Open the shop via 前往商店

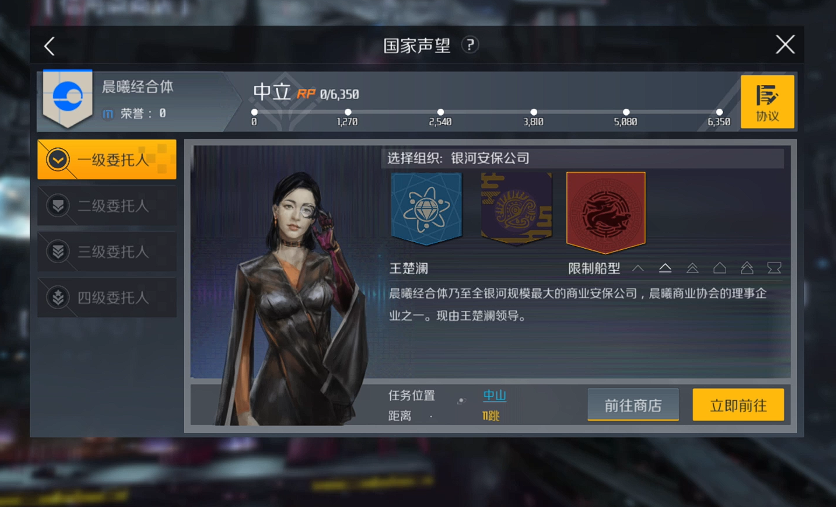[x=633, y=405]
